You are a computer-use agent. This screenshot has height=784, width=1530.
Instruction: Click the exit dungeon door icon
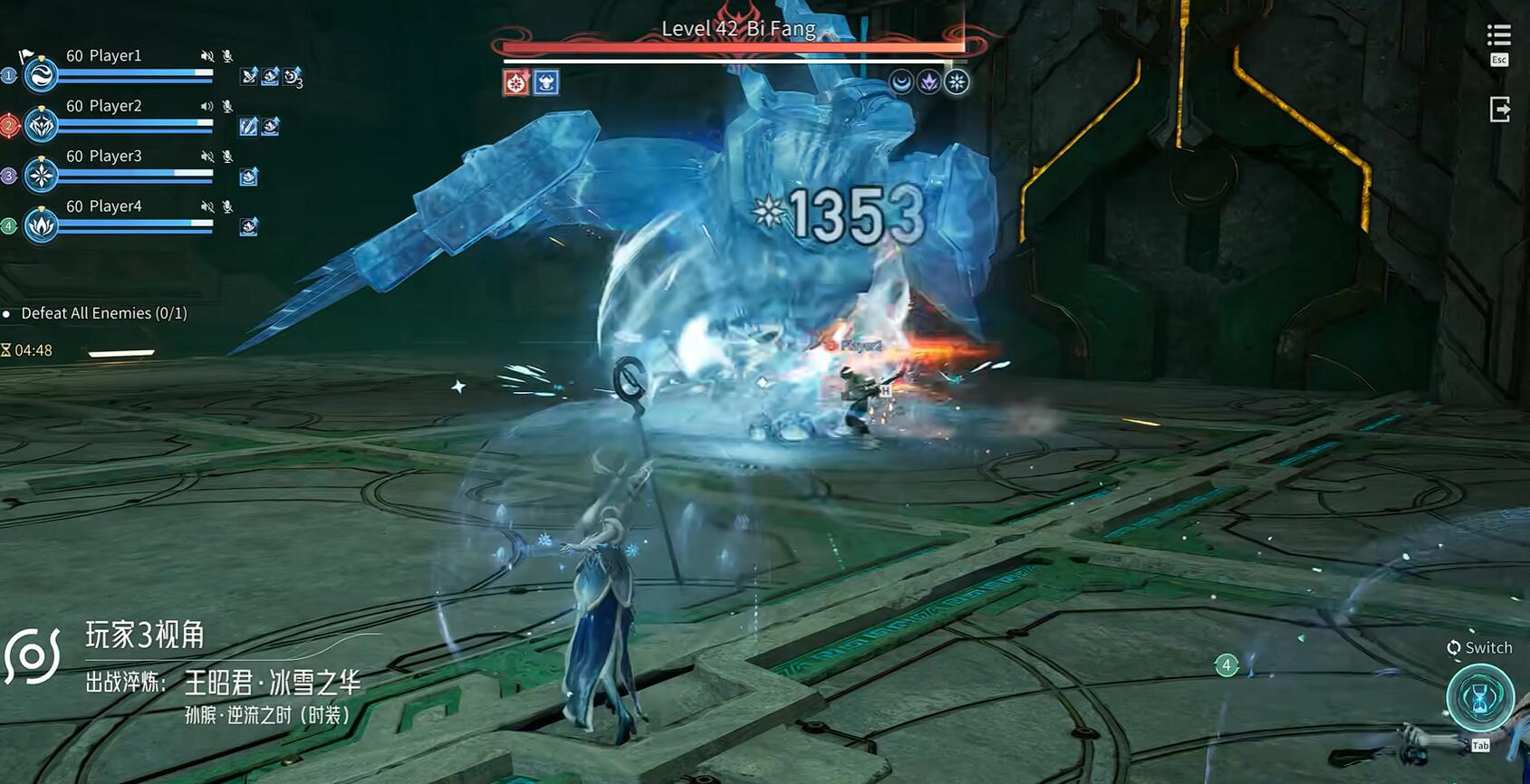[x=1499, y=110]
